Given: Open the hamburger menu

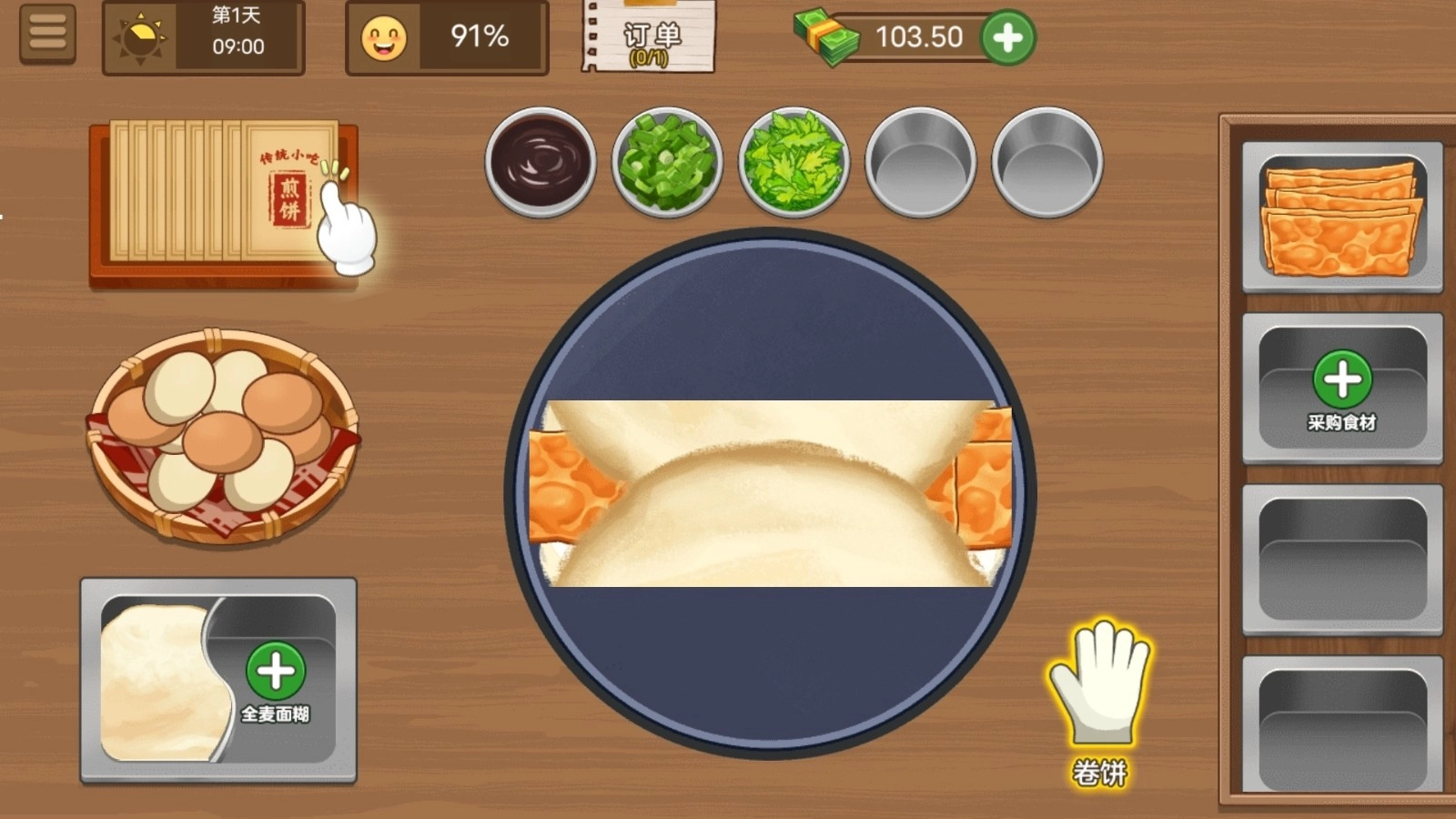Looking at the screenshot, I should point(47,35).
